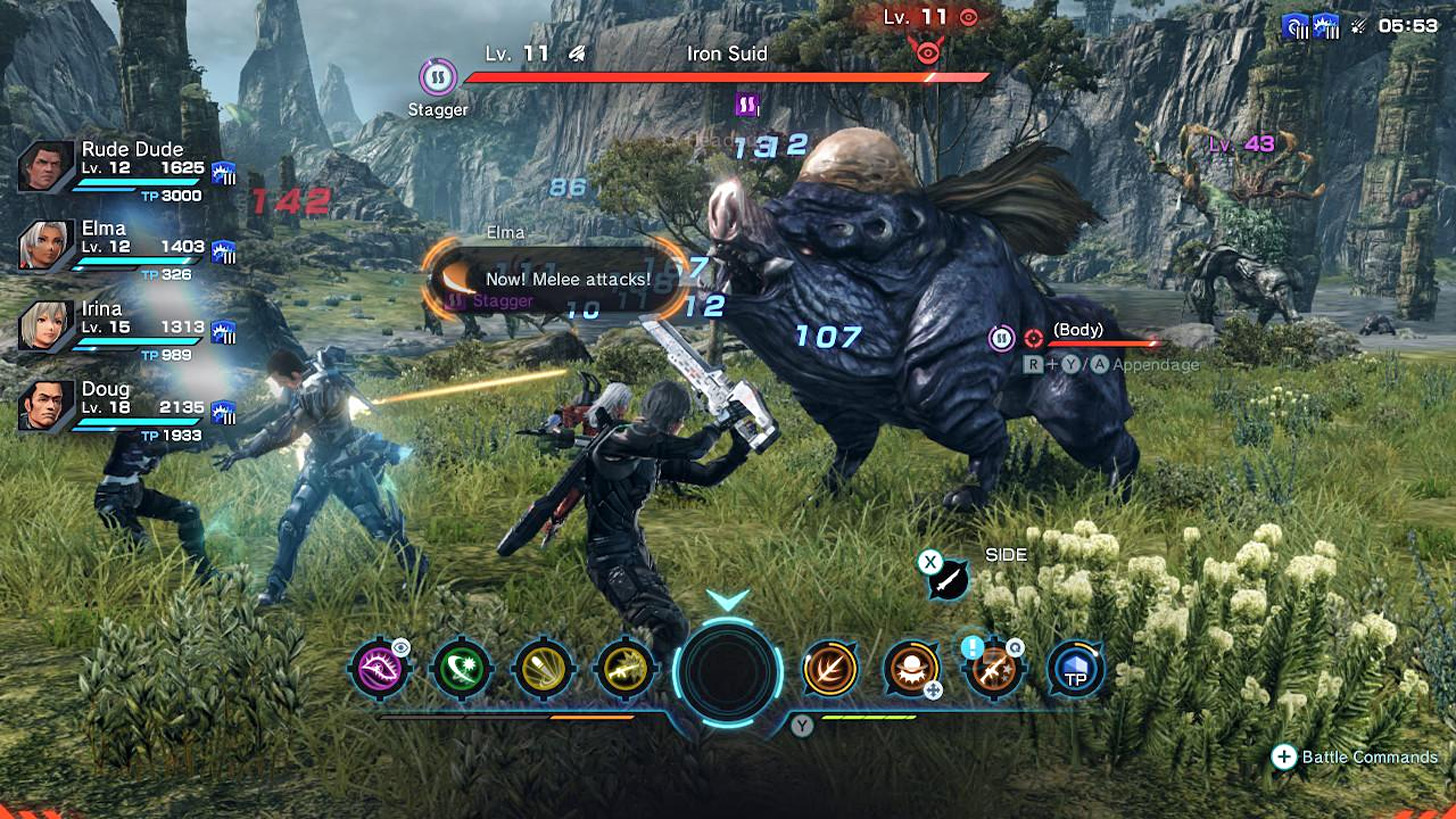Click the central auto-attack circle

point(727,668)
